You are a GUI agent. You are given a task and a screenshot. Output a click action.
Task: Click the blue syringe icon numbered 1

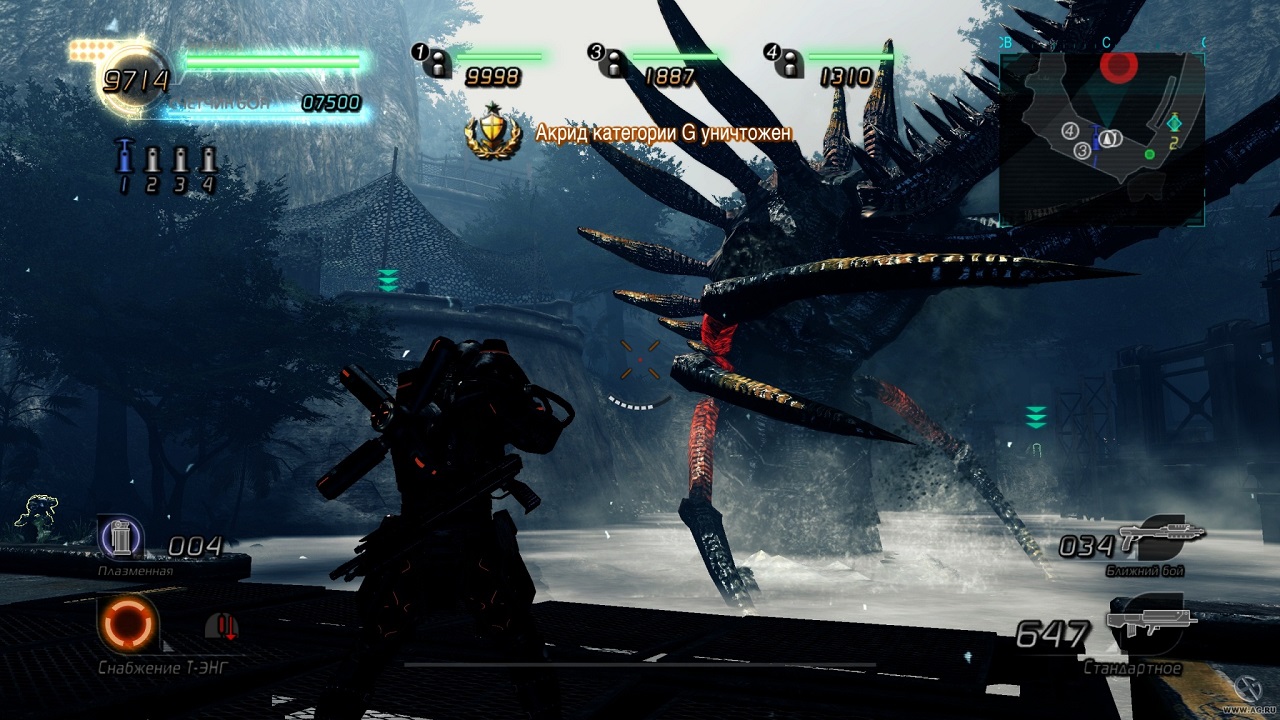pos(124,157)
